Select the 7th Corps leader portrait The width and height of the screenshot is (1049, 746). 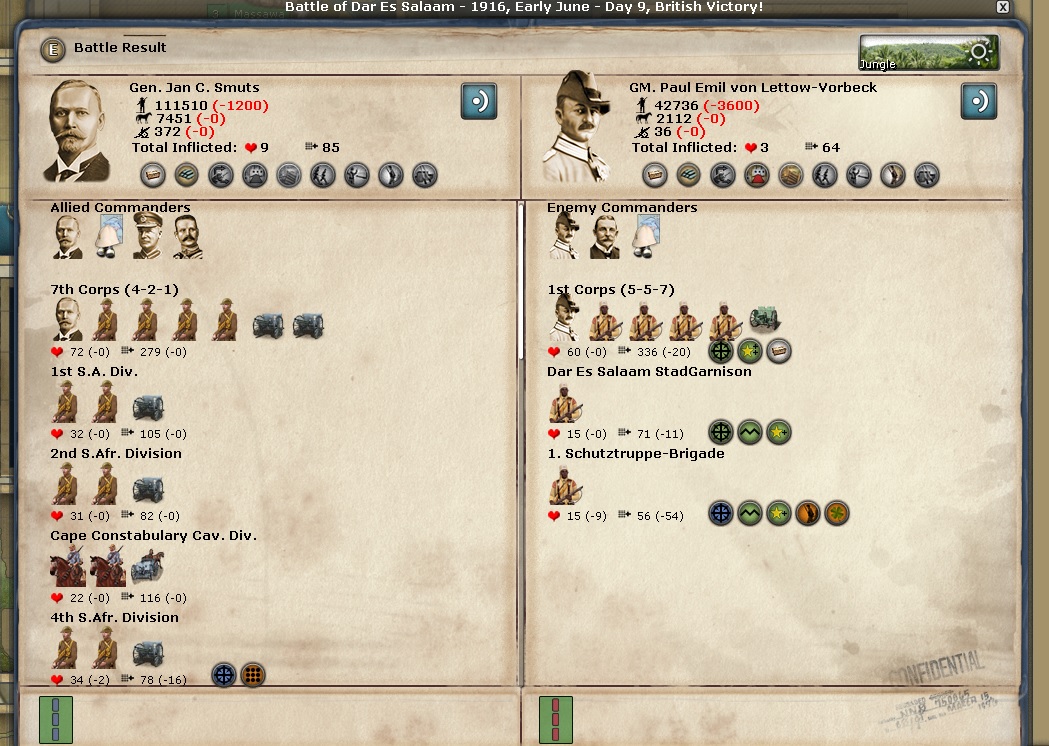68,320
